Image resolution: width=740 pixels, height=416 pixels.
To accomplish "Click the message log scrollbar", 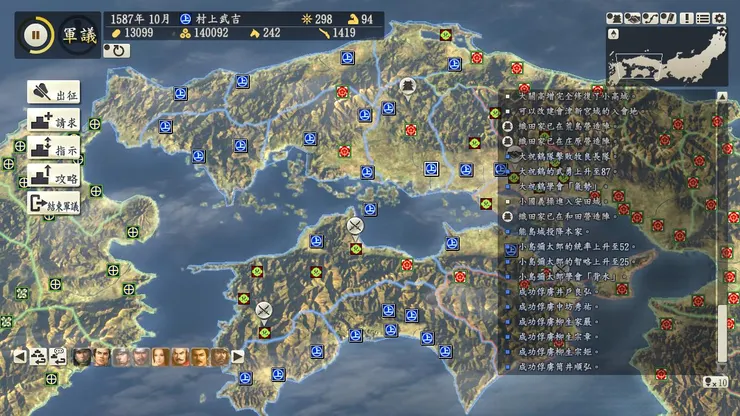I will click(x=722, y=232).
